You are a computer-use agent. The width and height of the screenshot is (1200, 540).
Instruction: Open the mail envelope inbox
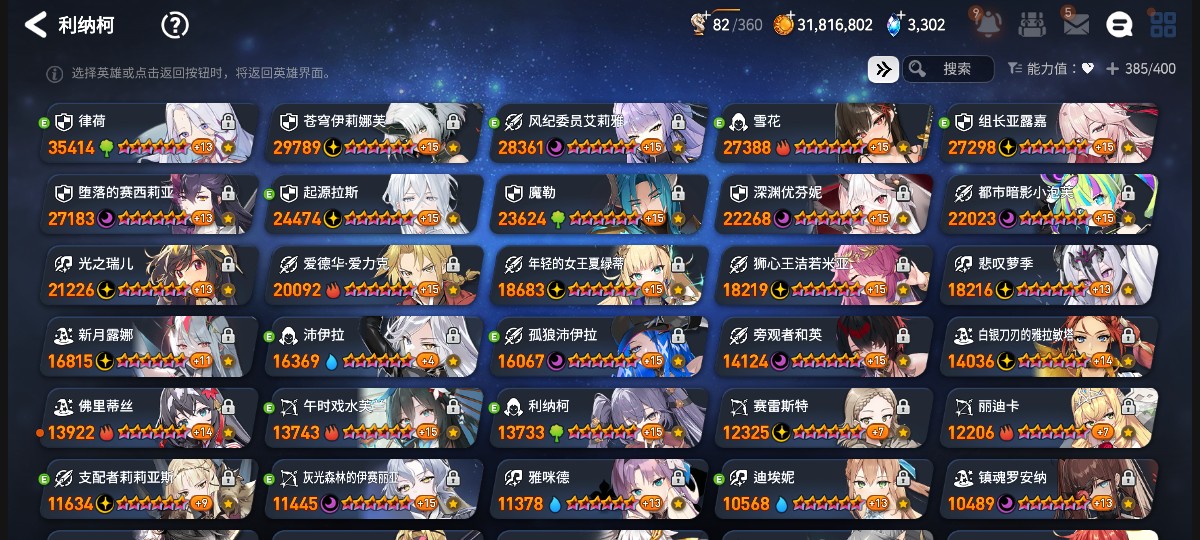click(1076, 25)
